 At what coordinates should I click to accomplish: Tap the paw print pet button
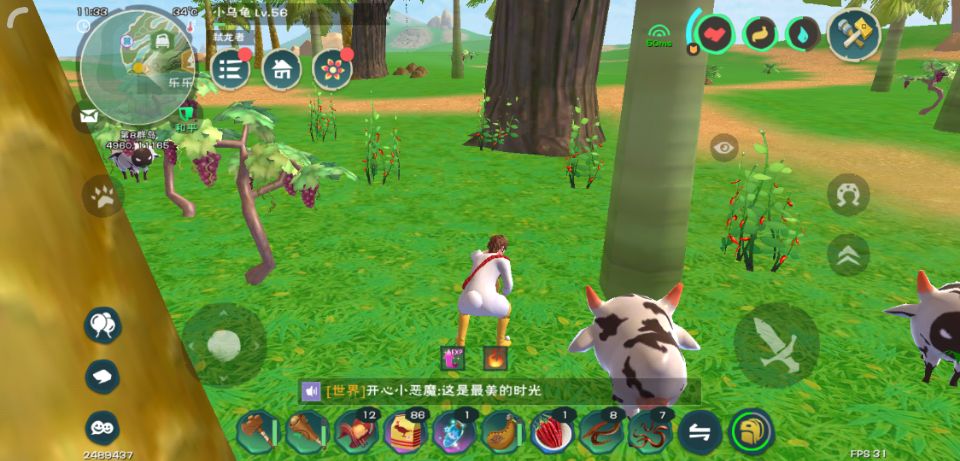[102, 196]
